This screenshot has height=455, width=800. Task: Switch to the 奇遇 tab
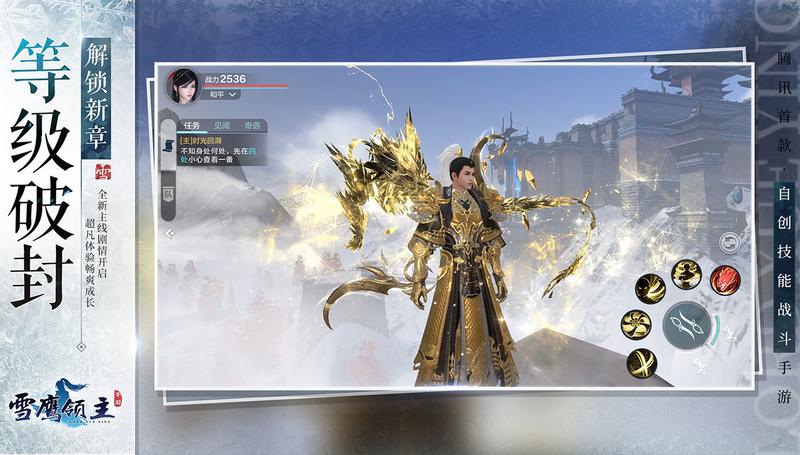coord(250,126)
